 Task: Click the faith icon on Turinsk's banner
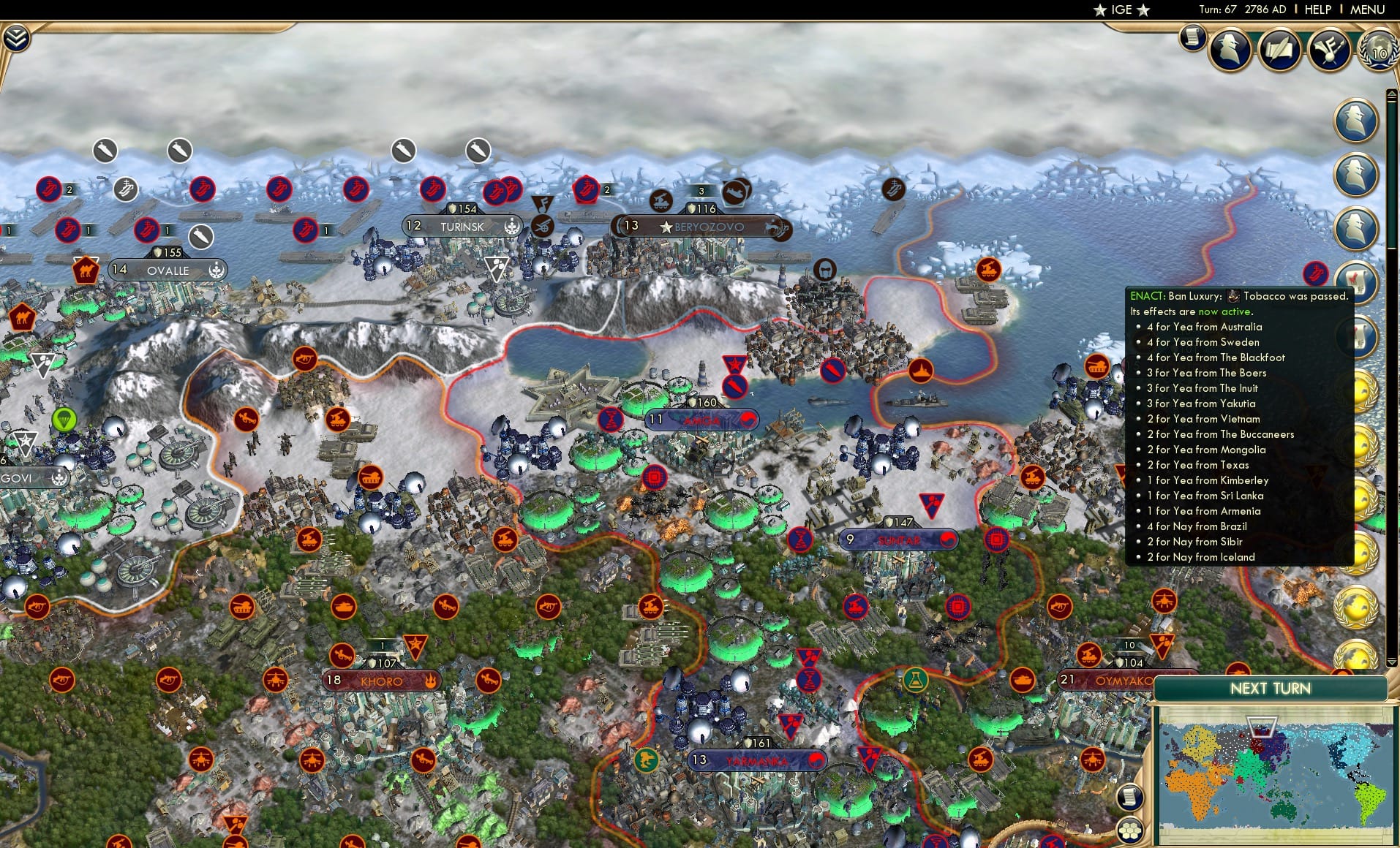(x=512, y=227)
